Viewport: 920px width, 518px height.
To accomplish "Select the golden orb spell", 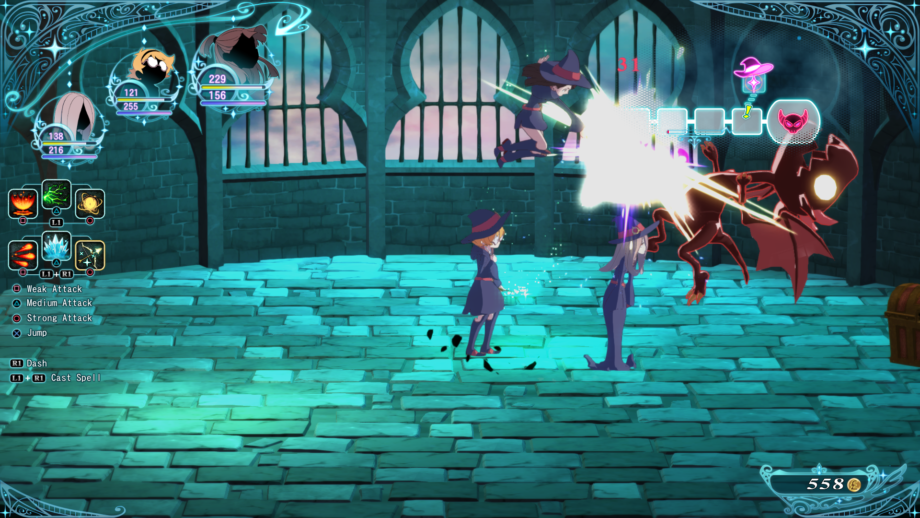I will 90,203.
